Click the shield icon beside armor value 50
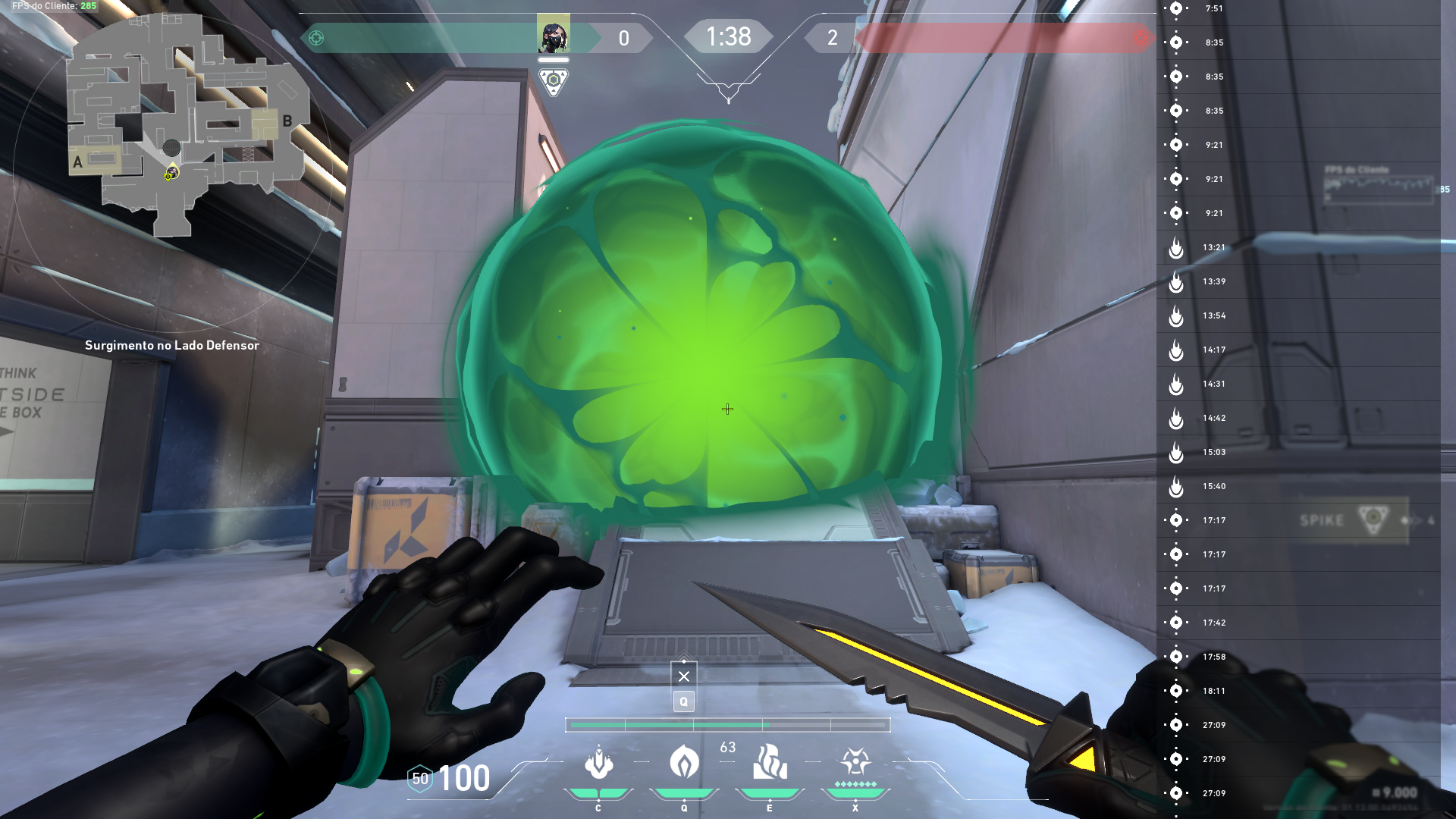 (420, 777)
